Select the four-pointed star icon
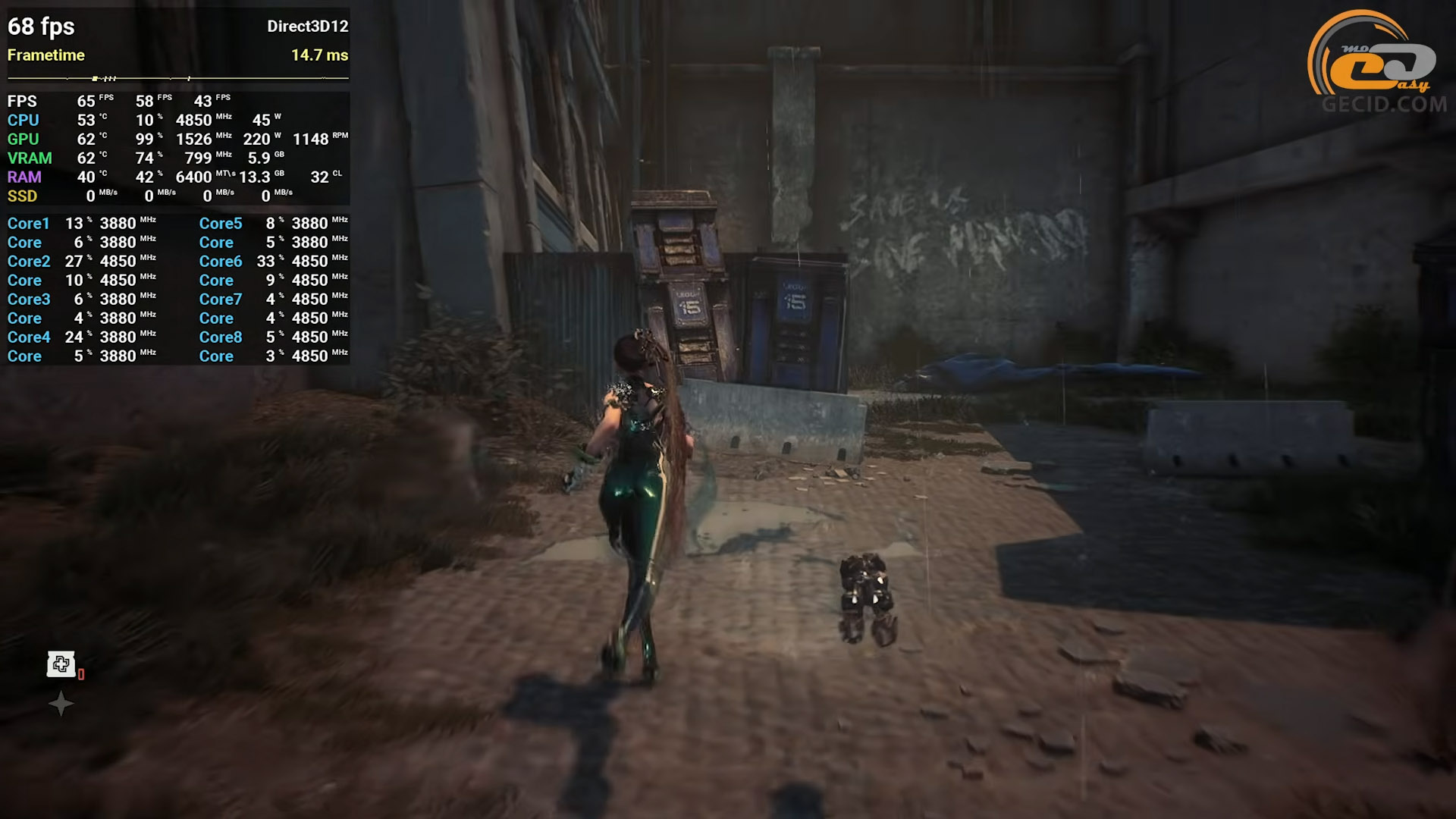 (x=61, y=704)
